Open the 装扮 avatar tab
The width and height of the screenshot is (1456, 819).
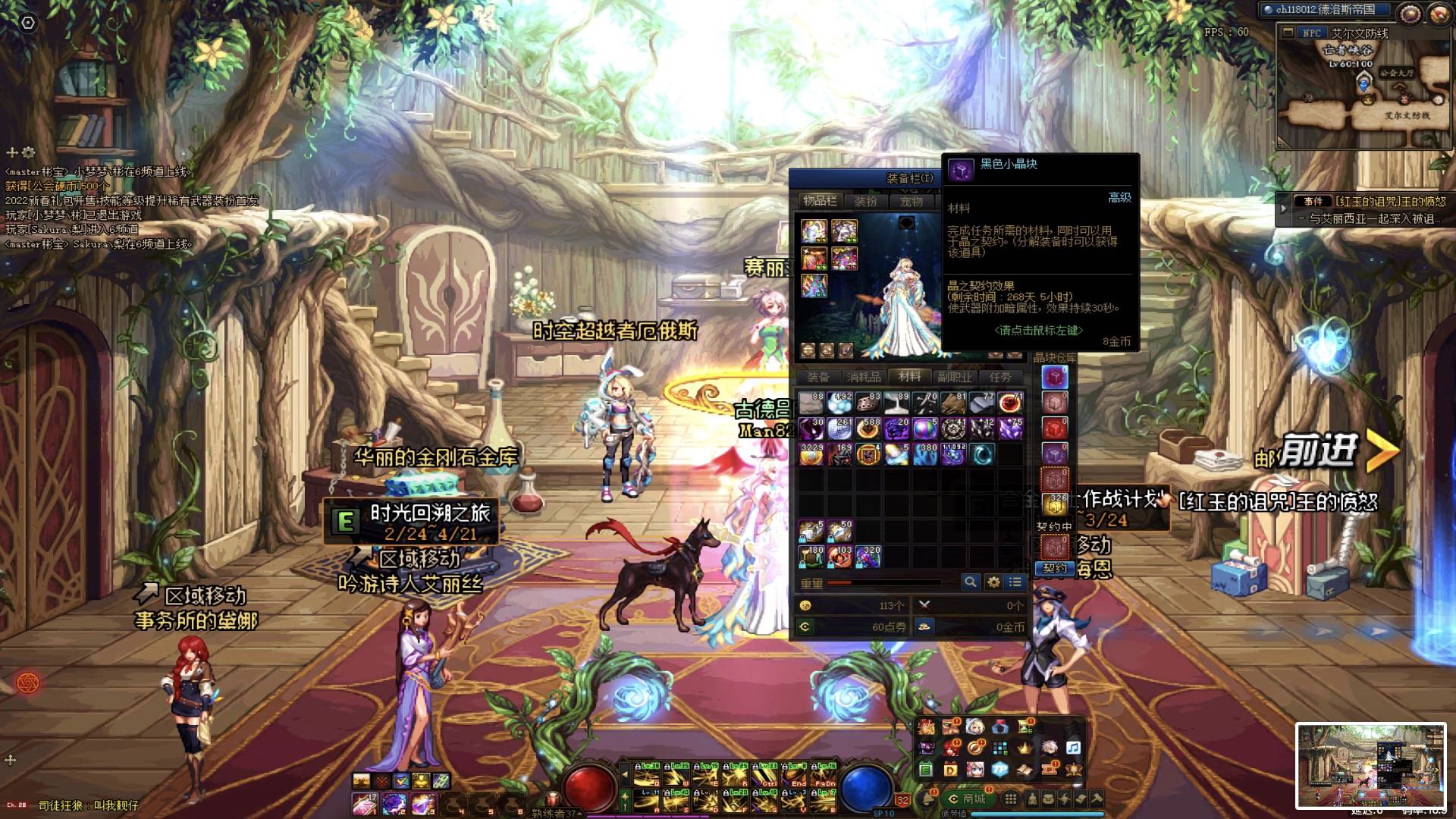(x=865, y=202)
